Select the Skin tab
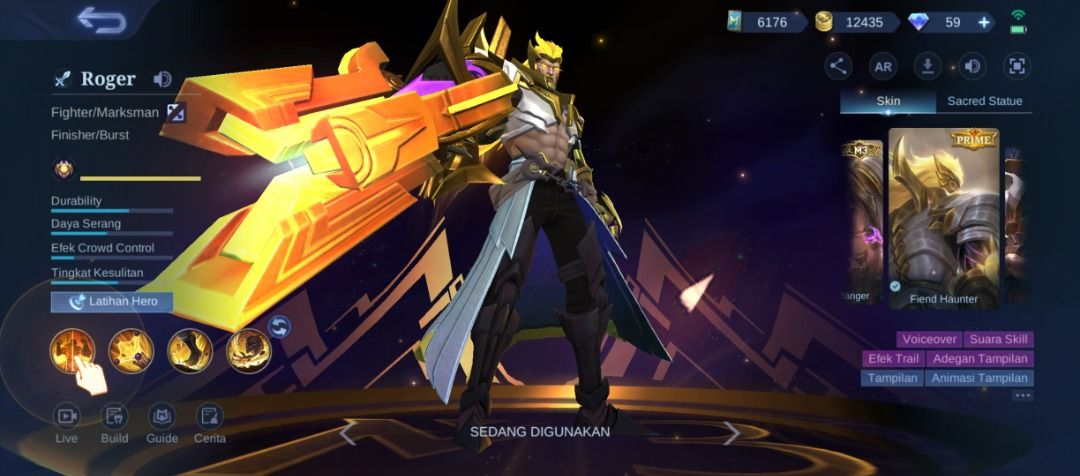 (888, 101)
